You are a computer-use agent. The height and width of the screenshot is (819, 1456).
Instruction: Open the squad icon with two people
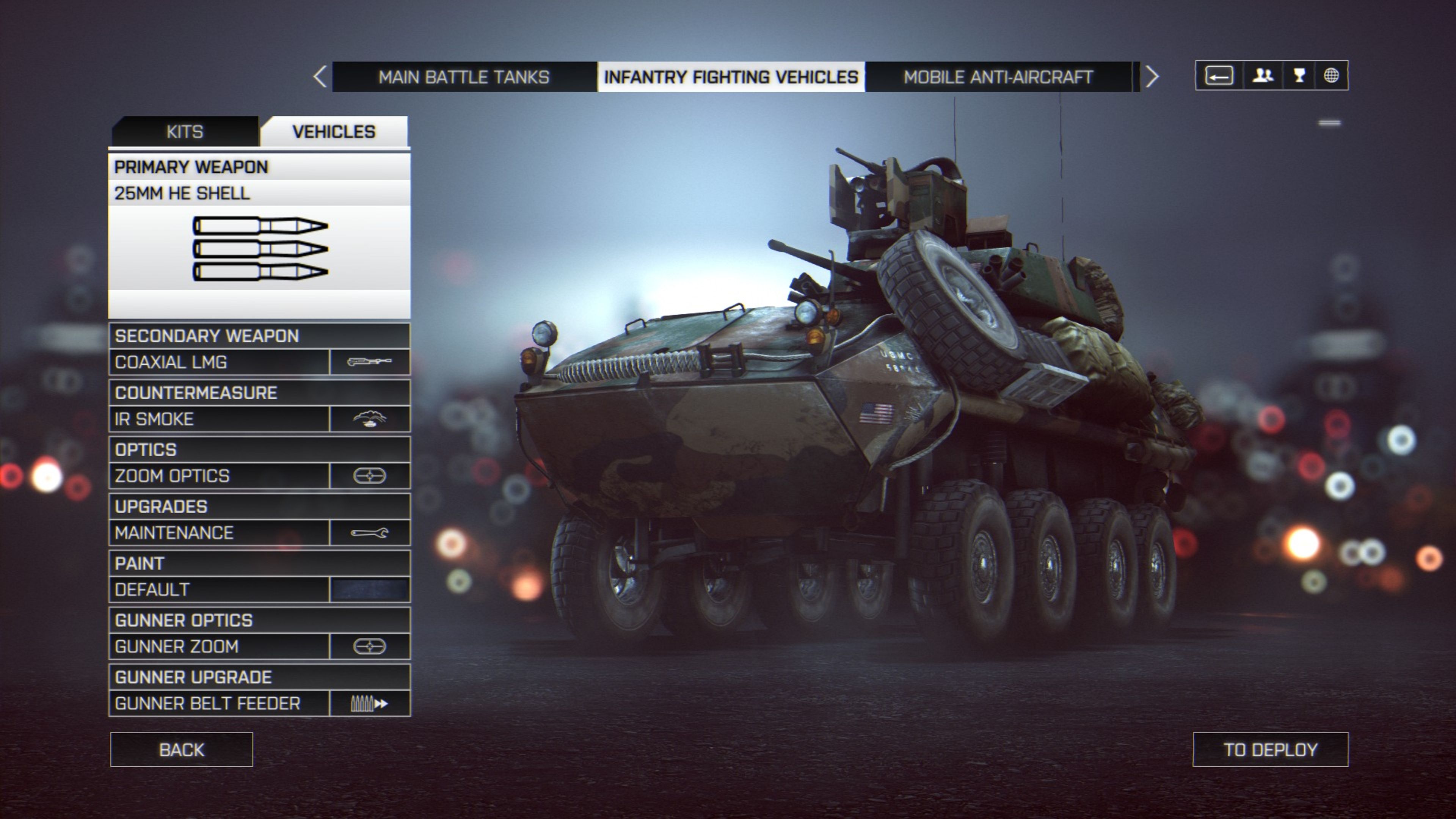coord(1263,75)
